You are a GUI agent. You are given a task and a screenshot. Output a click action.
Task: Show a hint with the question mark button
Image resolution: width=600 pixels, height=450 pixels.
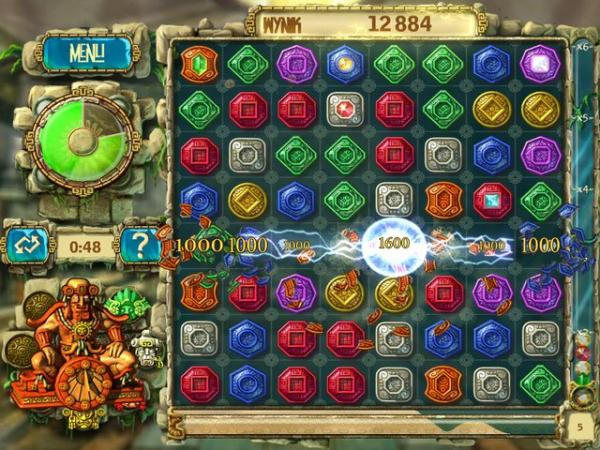(x=138, y=243)
